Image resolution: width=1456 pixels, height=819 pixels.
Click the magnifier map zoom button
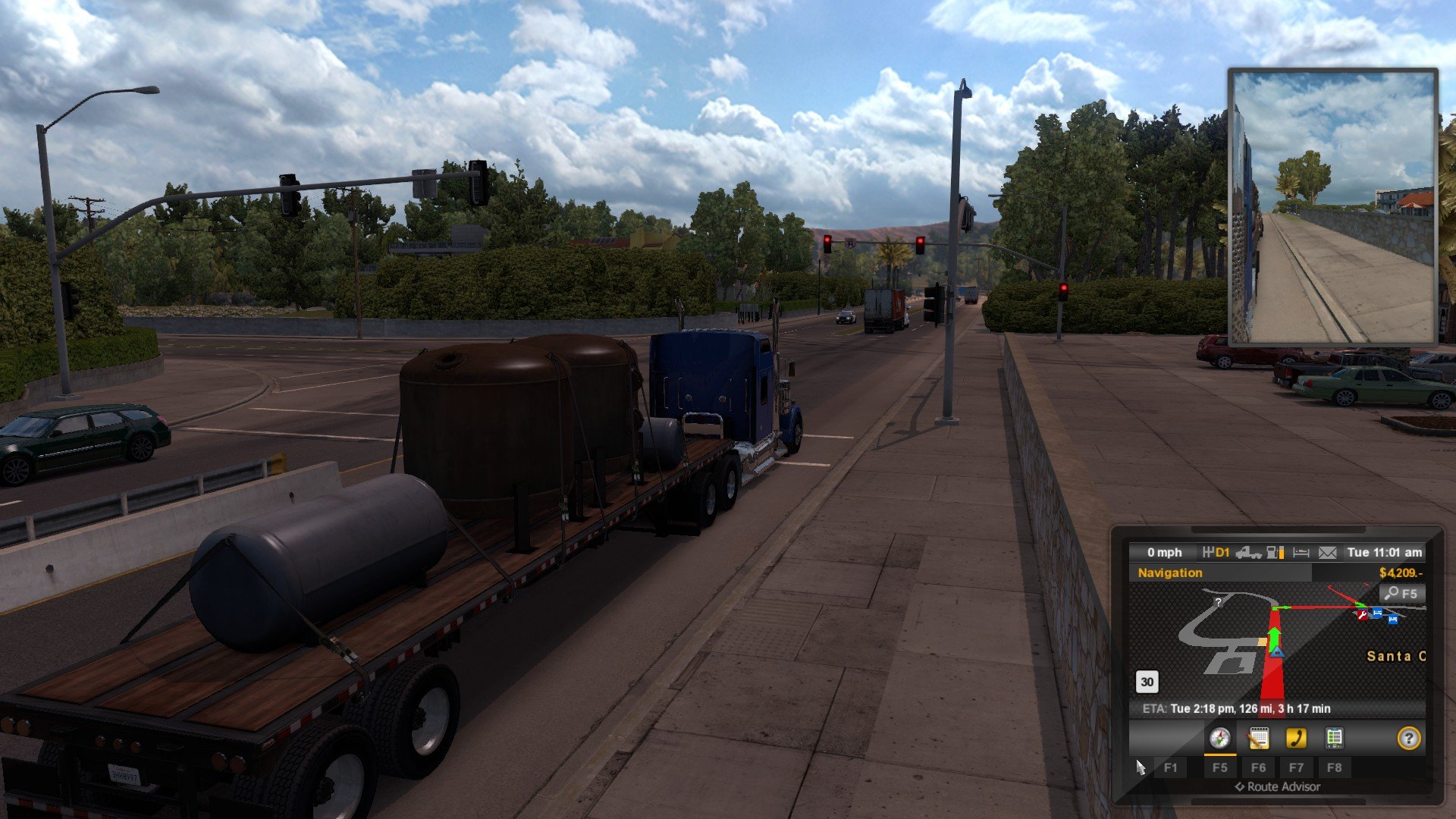[x=1401, y=594]
